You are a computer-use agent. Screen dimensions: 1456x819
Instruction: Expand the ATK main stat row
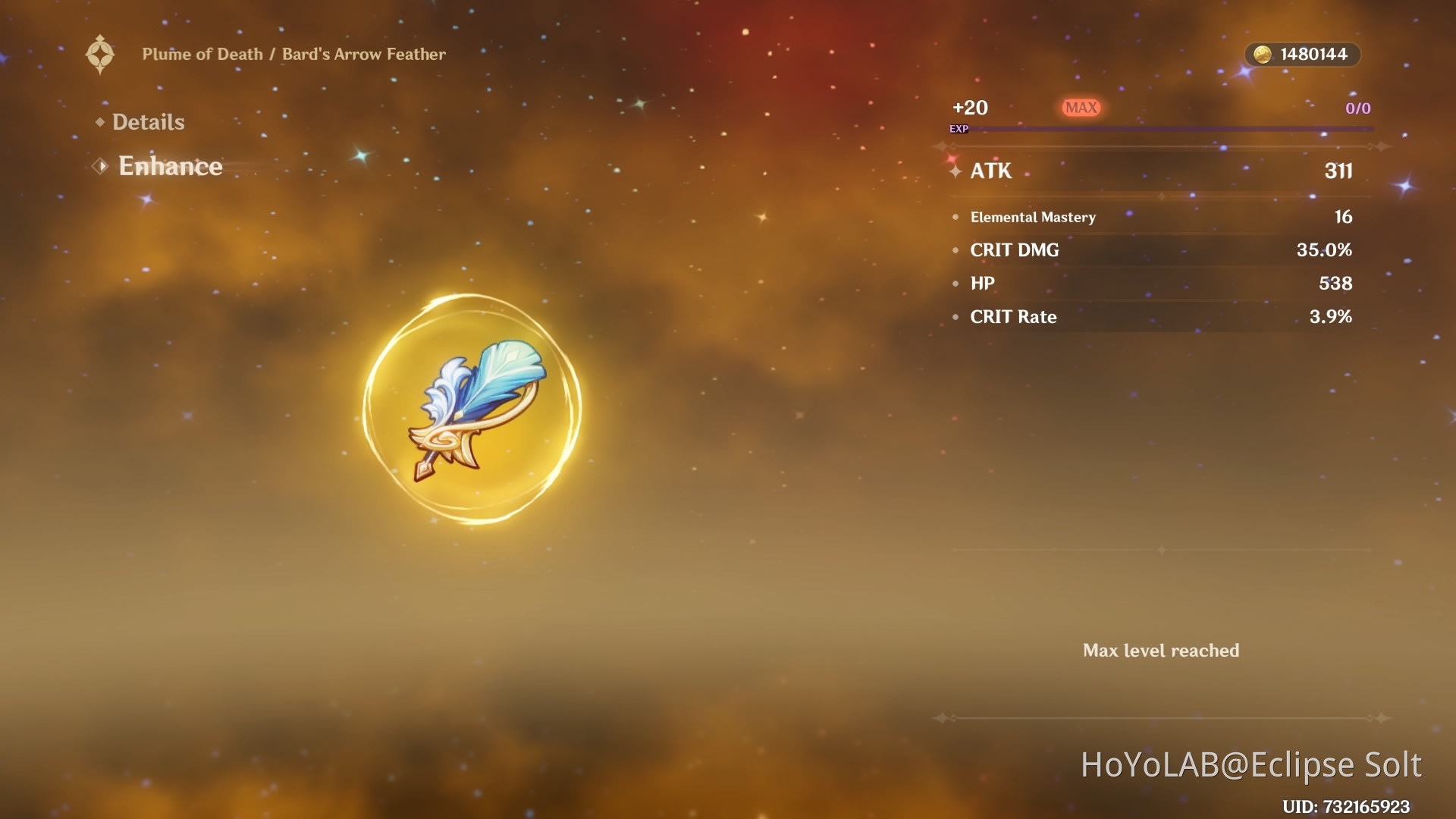pyautogui.click(x=1153, y=171)
